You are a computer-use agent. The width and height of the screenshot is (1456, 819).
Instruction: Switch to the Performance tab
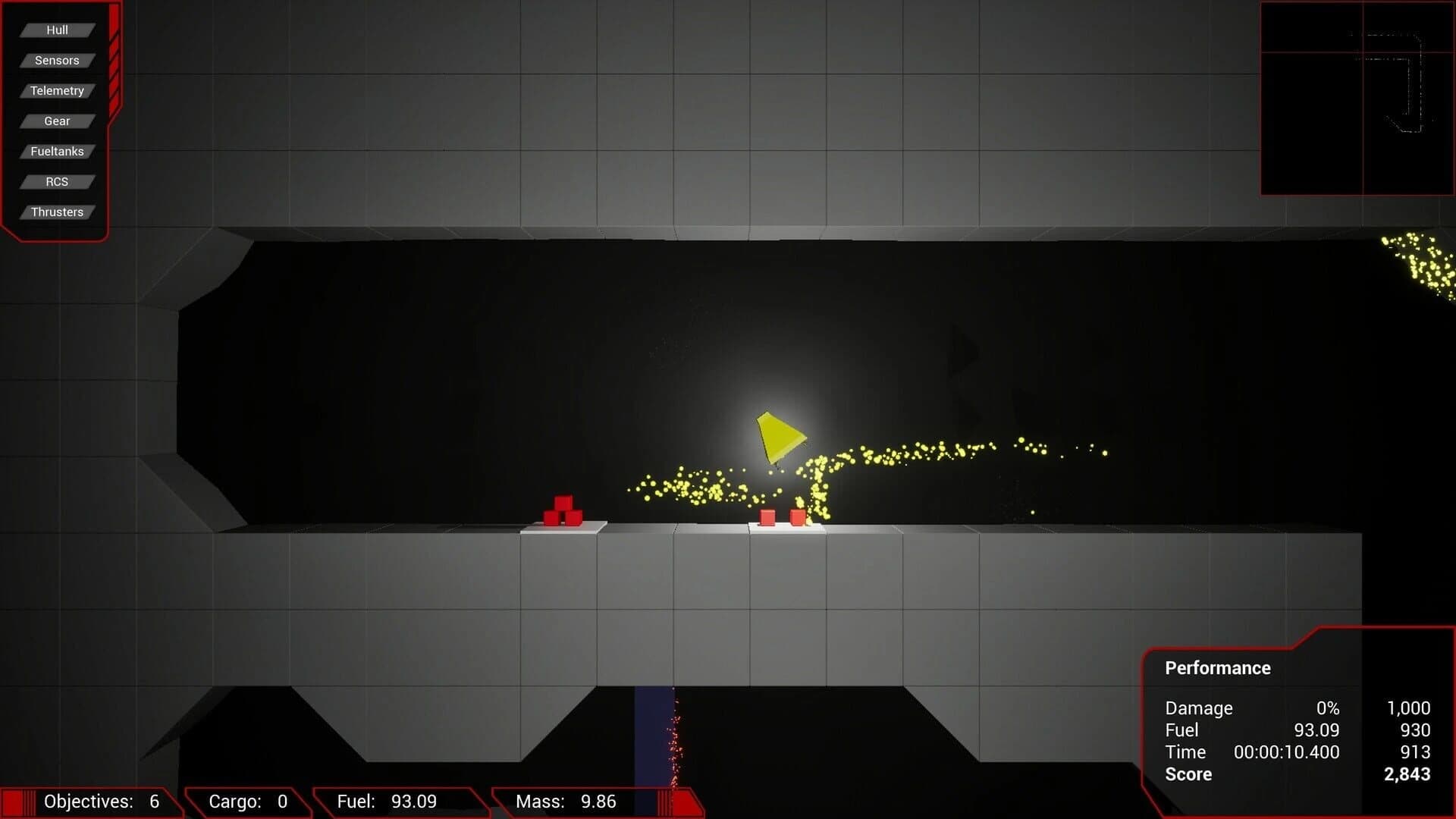pyautogui.click(x=1217, y=668)
